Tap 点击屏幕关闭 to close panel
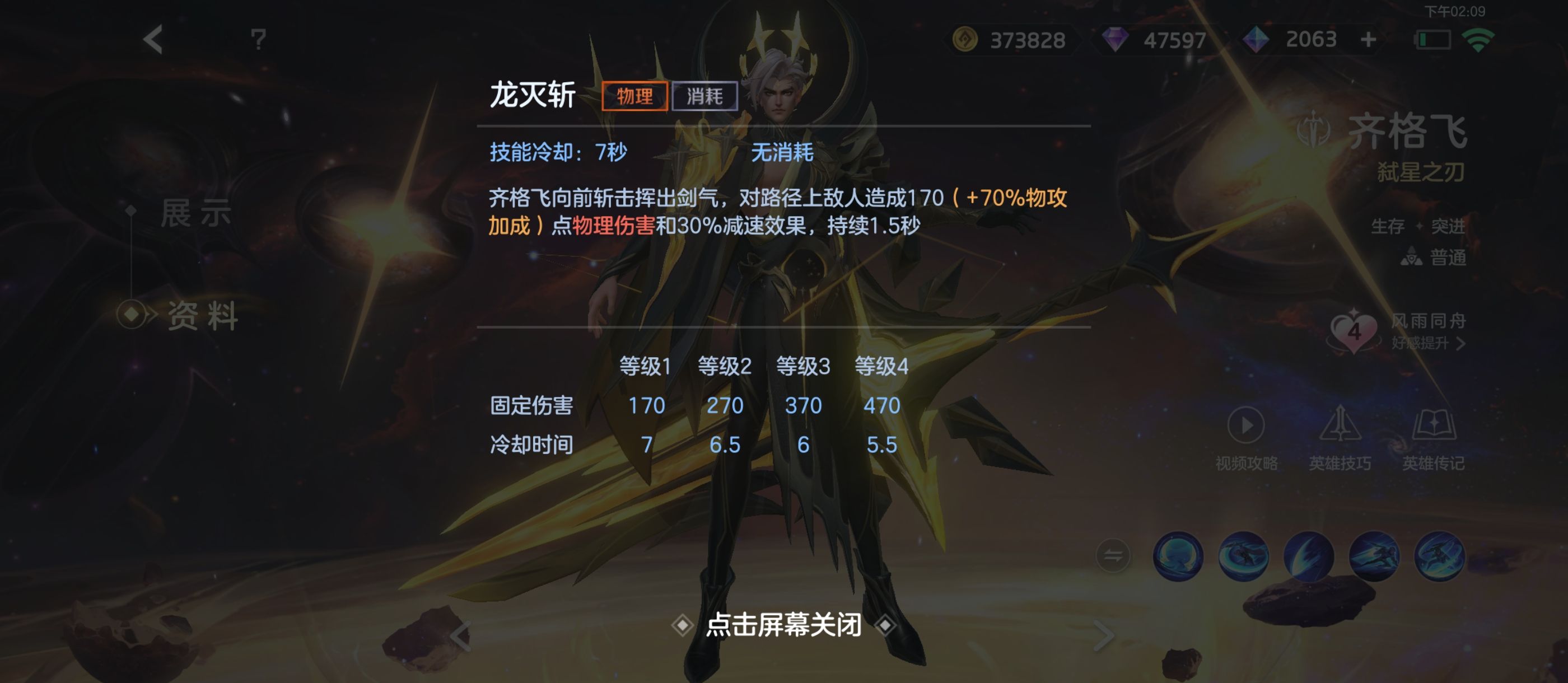The width and height of the screenshot is (1568, 683). point(784,629)
